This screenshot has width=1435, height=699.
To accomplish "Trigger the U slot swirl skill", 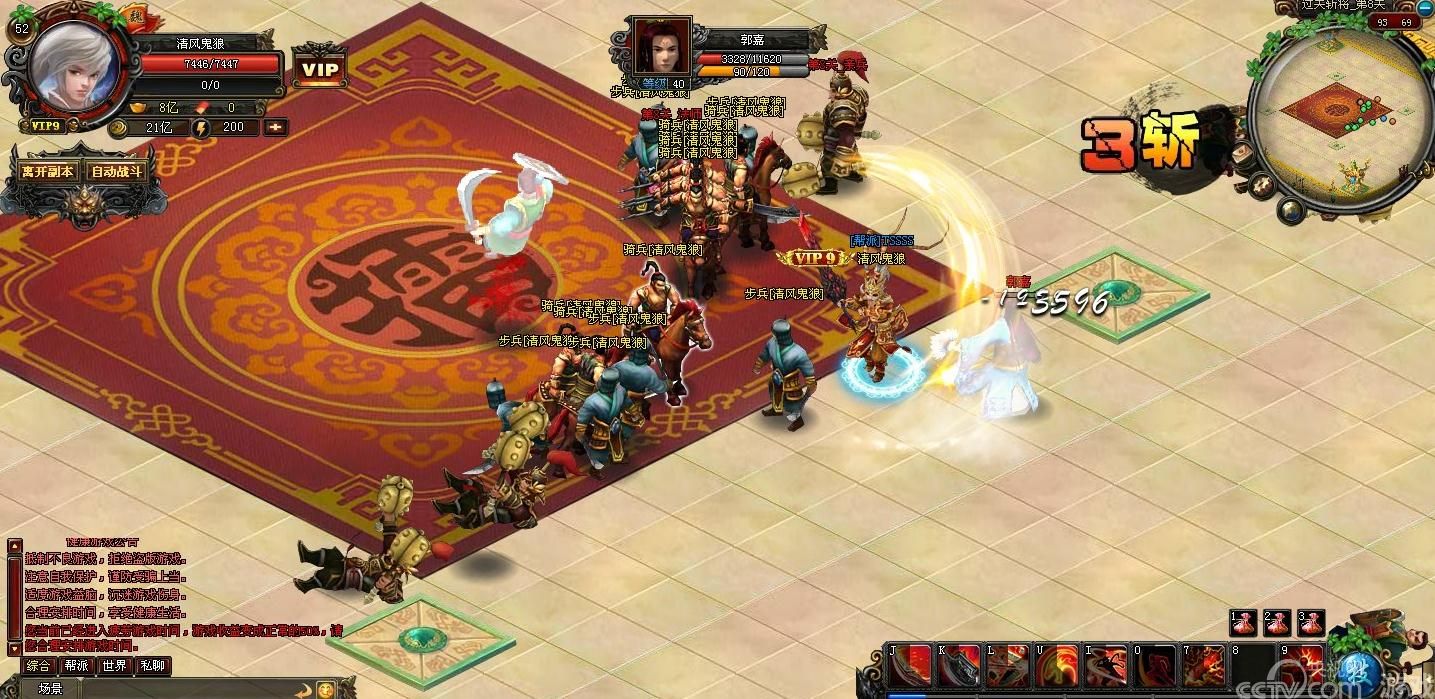I will pyautogui.click(x=1057, y=666).
